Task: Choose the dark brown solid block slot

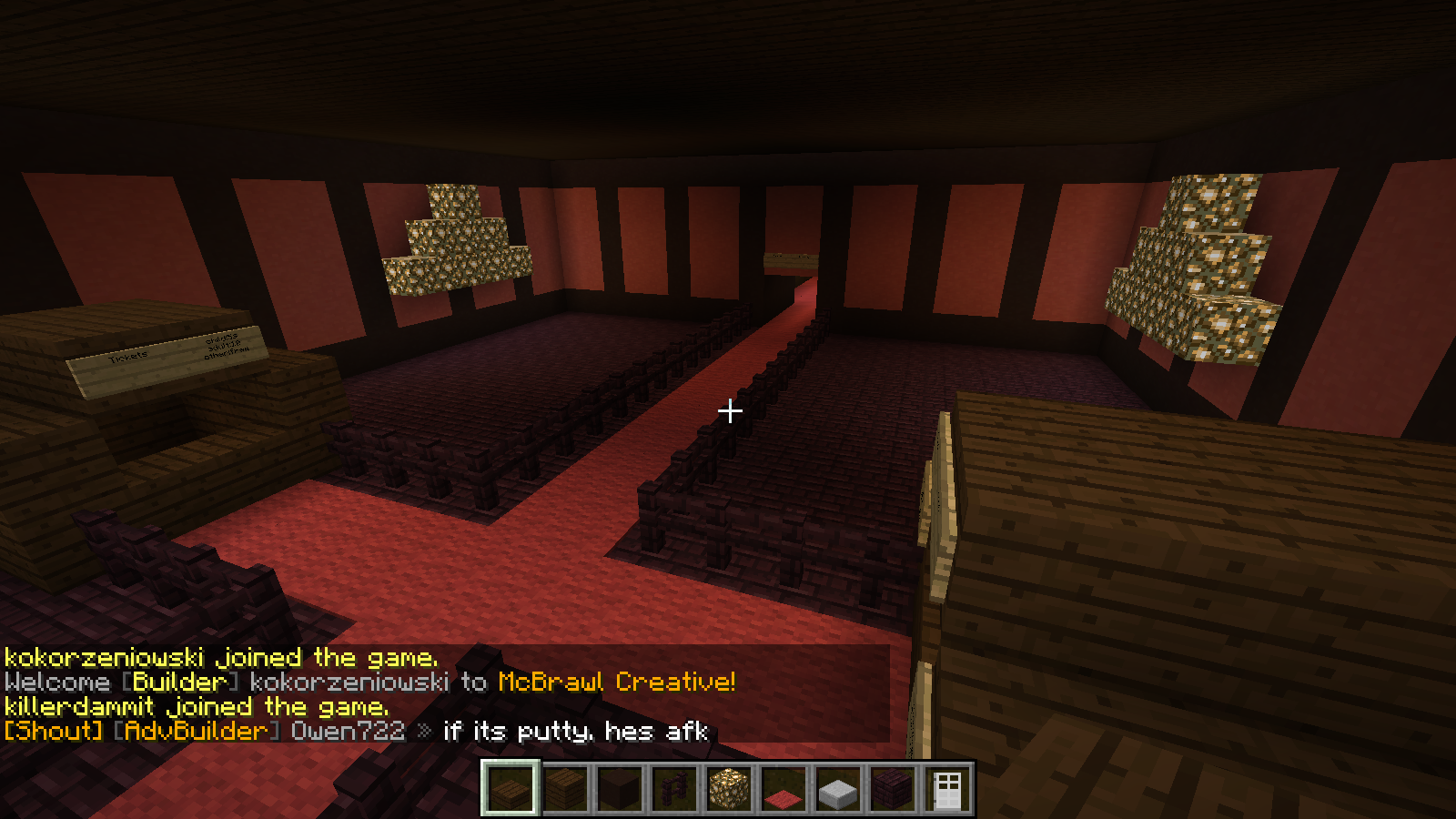Action: click(x=620, y=788)
